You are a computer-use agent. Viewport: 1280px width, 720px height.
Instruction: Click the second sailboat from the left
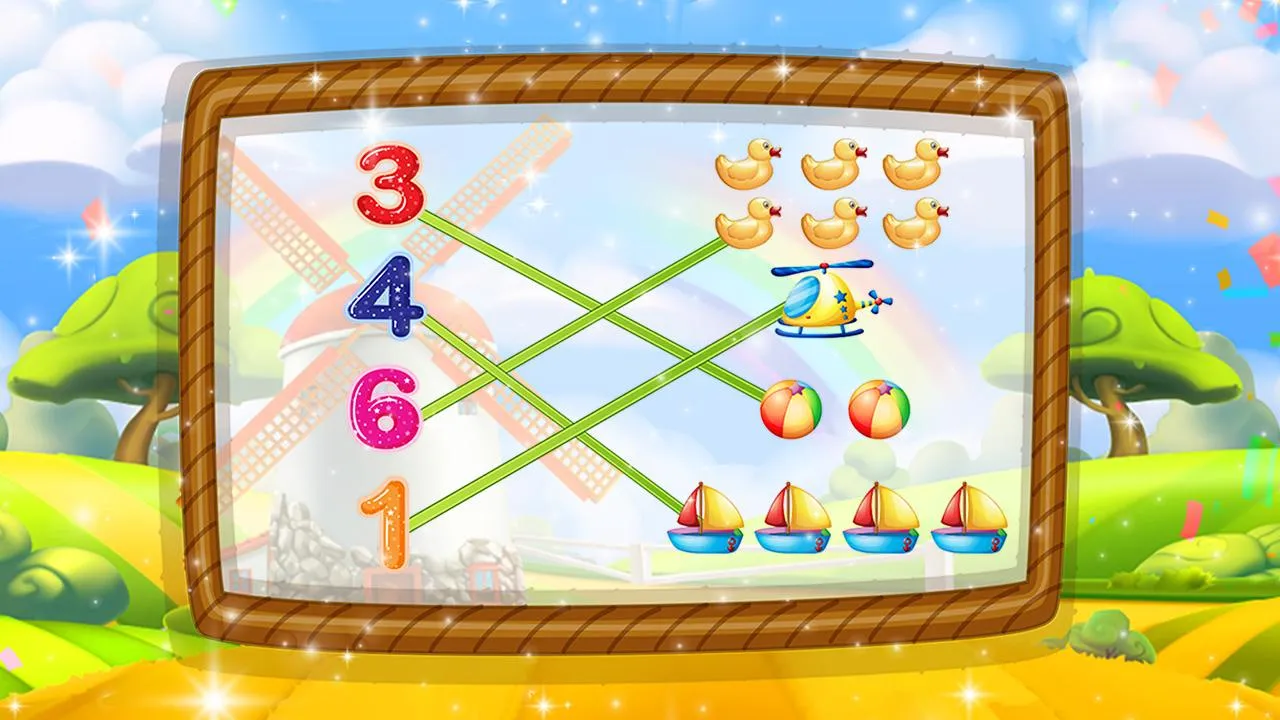point(793,520)
